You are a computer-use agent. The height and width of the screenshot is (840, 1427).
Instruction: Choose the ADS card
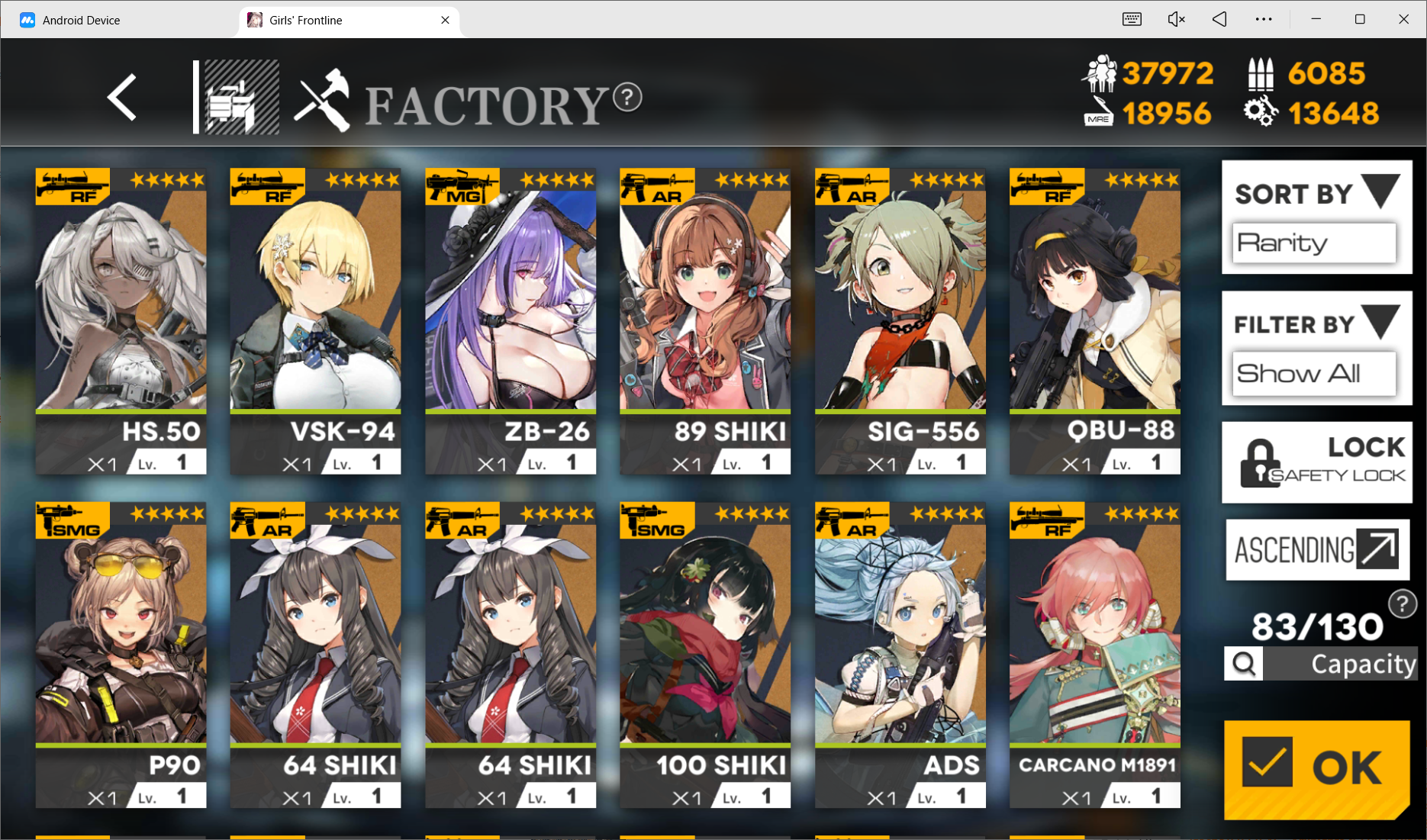[x=900, y=654]
